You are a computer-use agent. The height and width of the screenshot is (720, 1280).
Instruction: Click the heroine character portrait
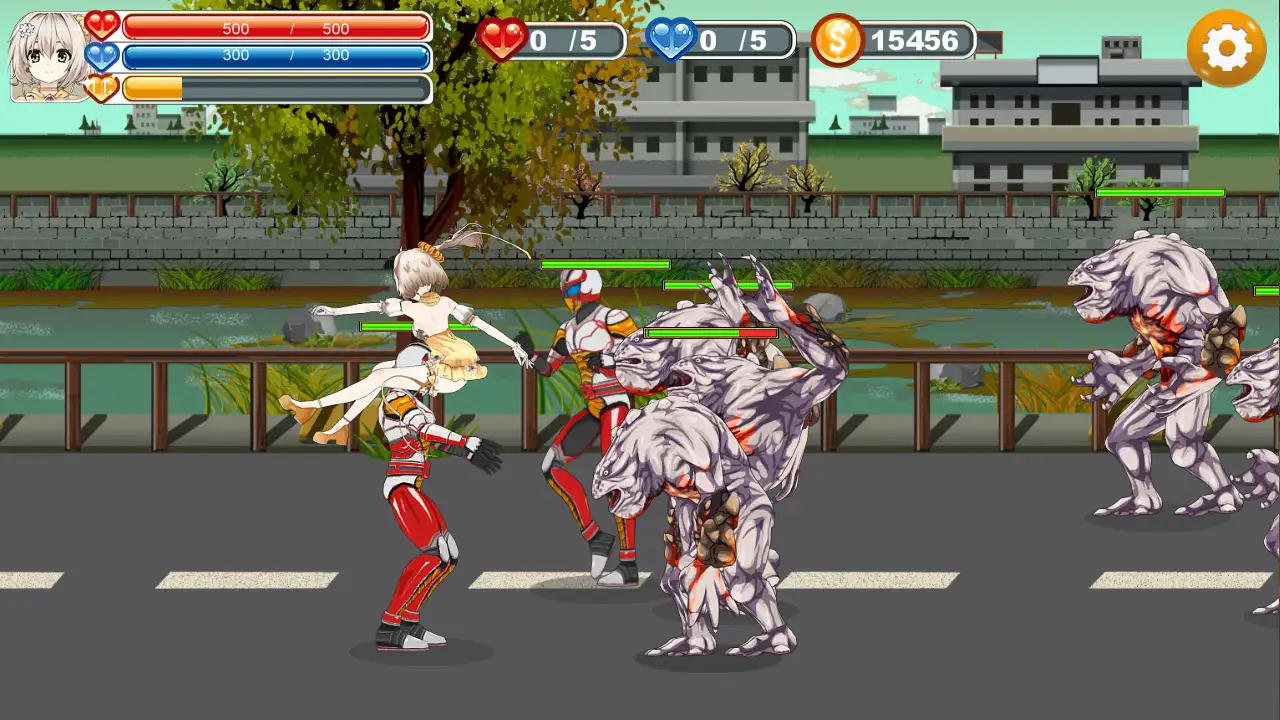coord(47,57)
